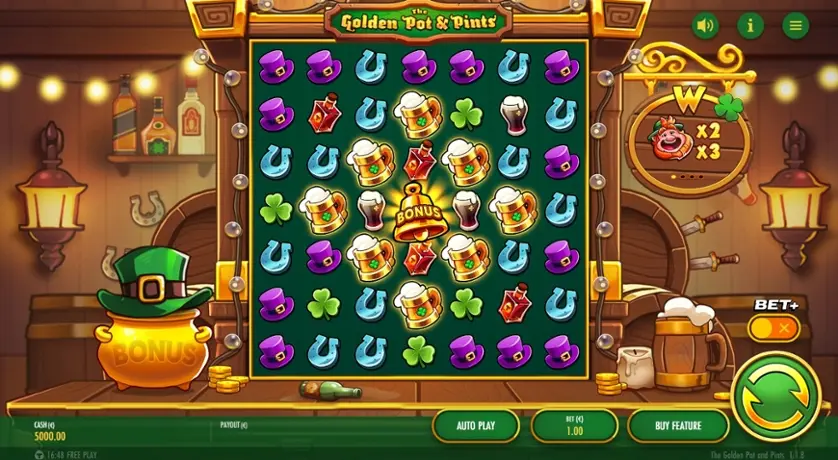Open the Auto Play options
This screenshot has width=838, height=460.
(x=476, y=425)
